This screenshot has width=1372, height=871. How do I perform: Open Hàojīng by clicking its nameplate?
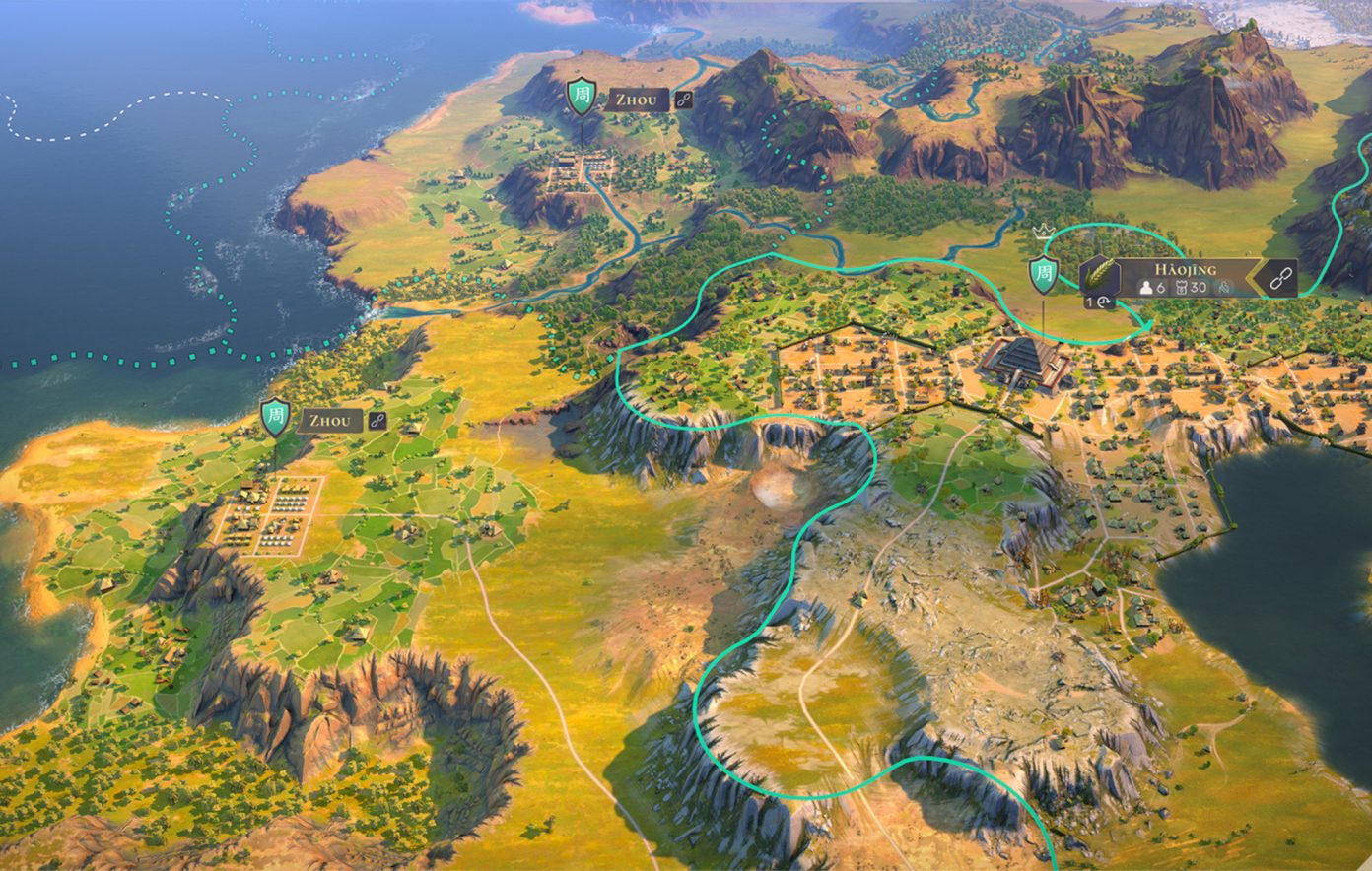[x=1185, y=268]
